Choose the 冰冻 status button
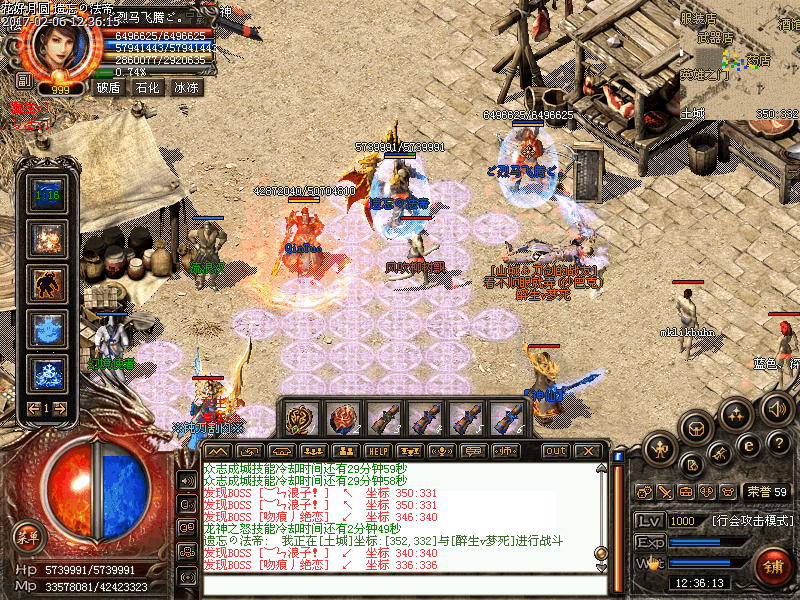This screenshot has width=800, height=600. 187,87
